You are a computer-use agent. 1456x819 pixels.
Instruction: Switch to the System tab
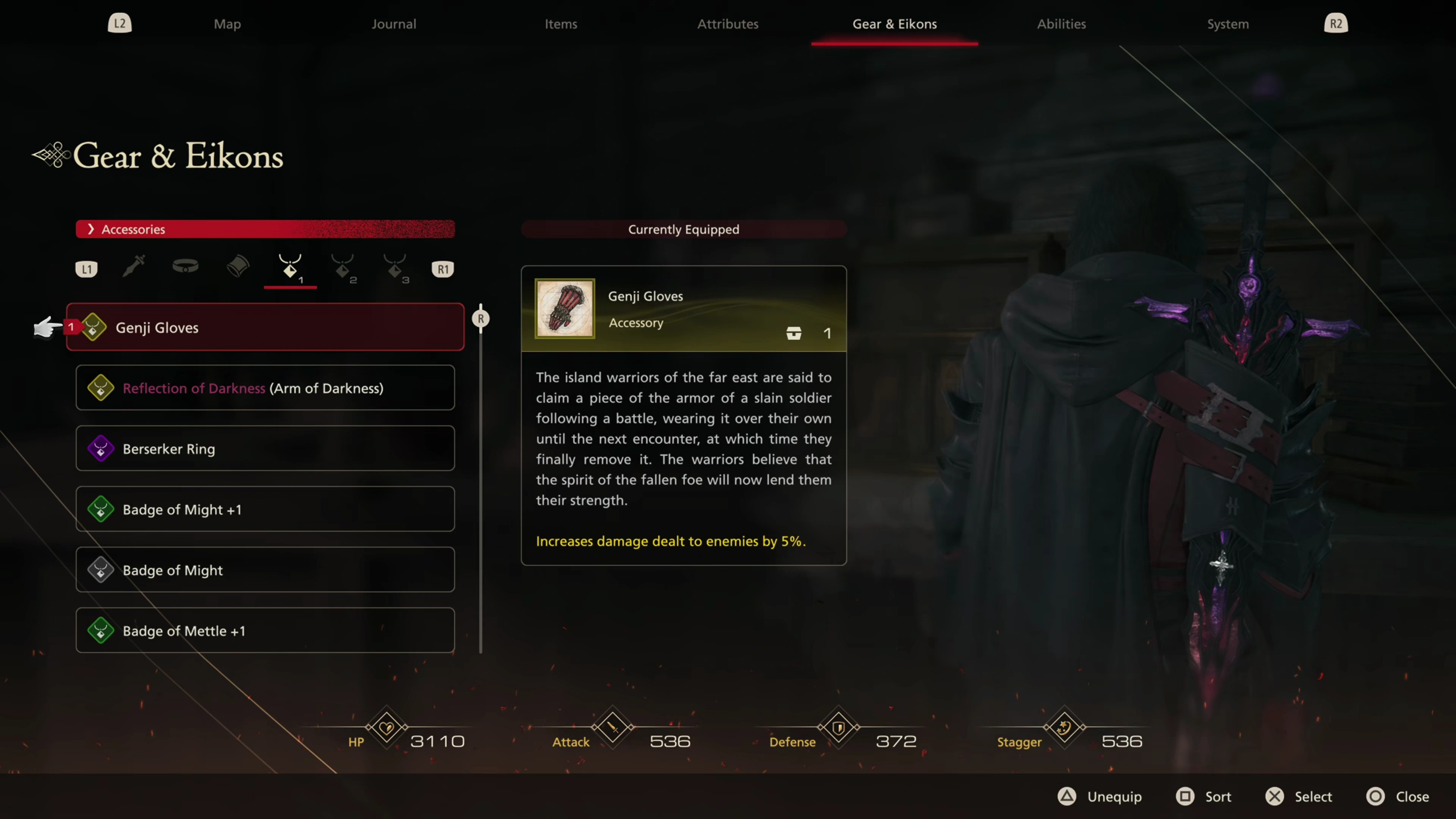(1228, 24)
